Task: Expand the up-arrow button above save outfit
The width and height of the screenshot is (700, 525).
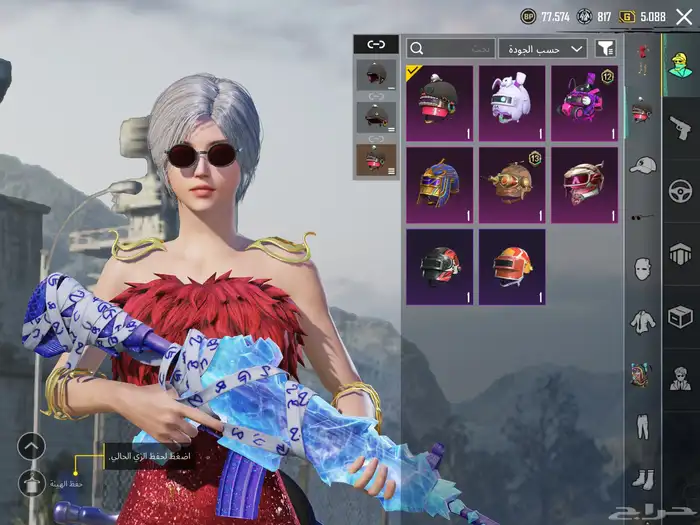Action: (32, 446)
